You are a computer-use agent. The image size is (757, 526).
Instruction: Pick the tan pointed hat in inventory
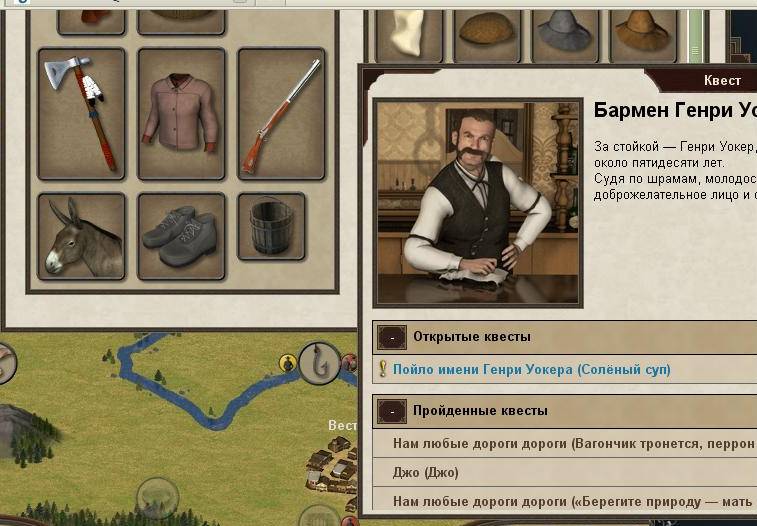641,32
